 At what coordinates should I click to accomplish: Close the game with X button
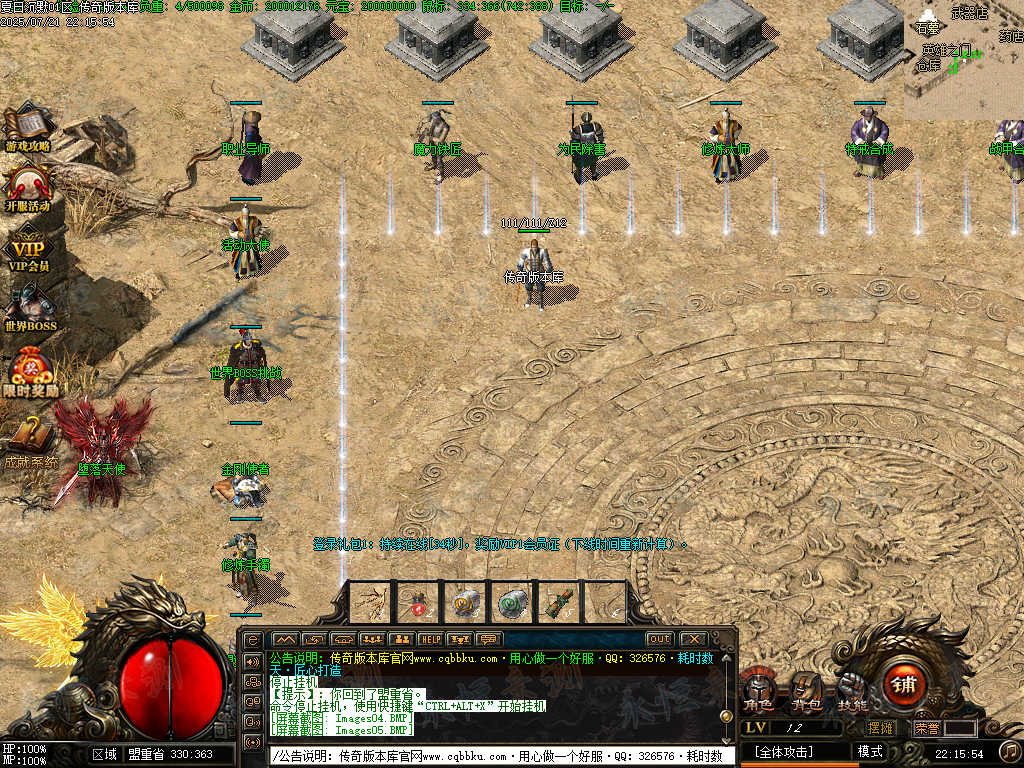(x=692, y=639)
